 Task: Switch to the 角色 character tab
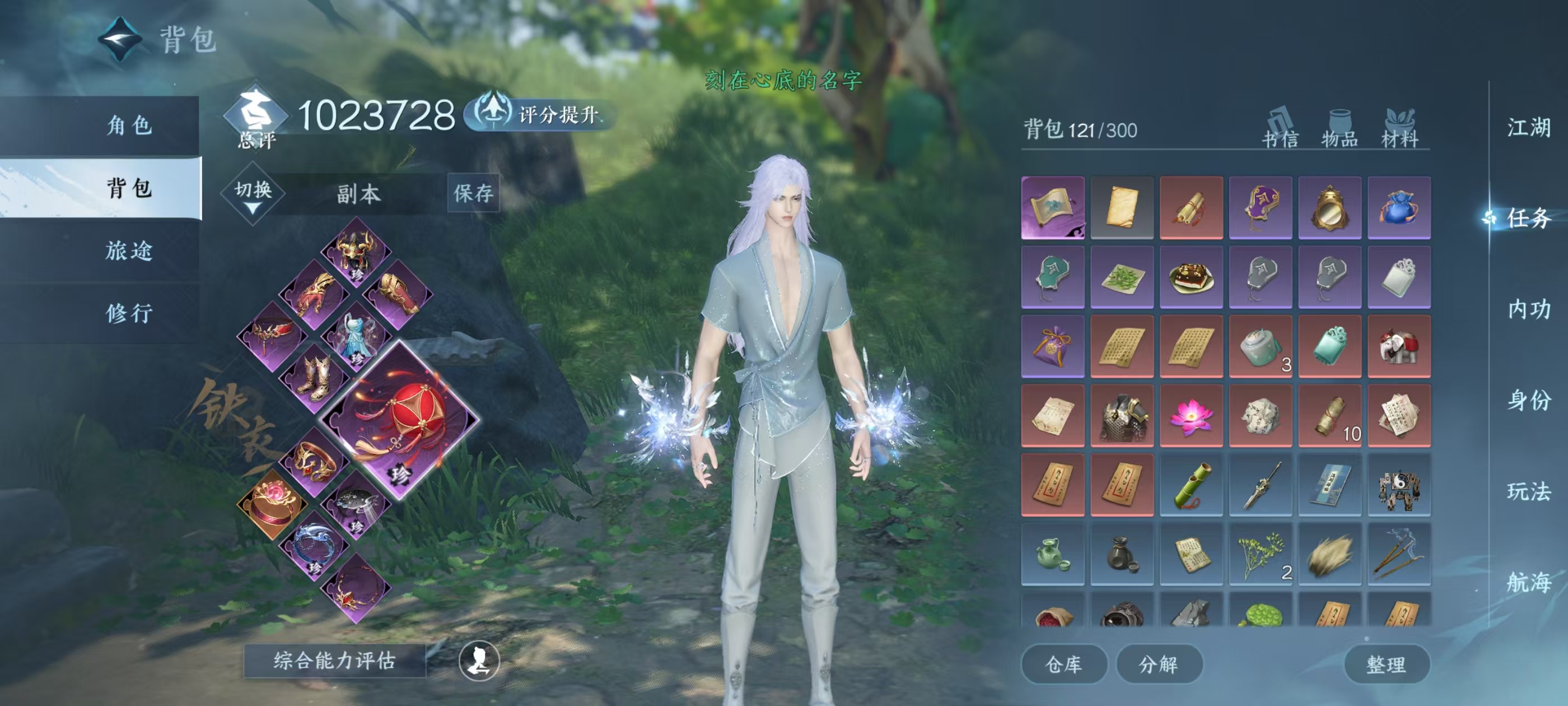click(x=129, y=126)
